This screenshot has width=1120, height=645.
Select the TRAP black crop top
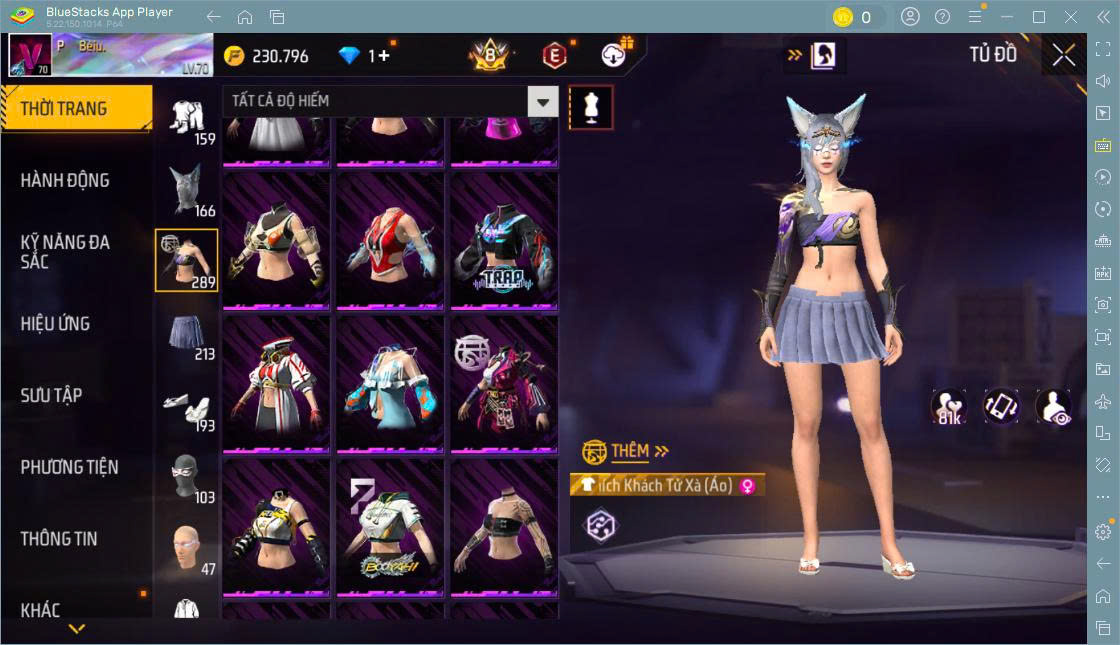[x=504, y=241]
